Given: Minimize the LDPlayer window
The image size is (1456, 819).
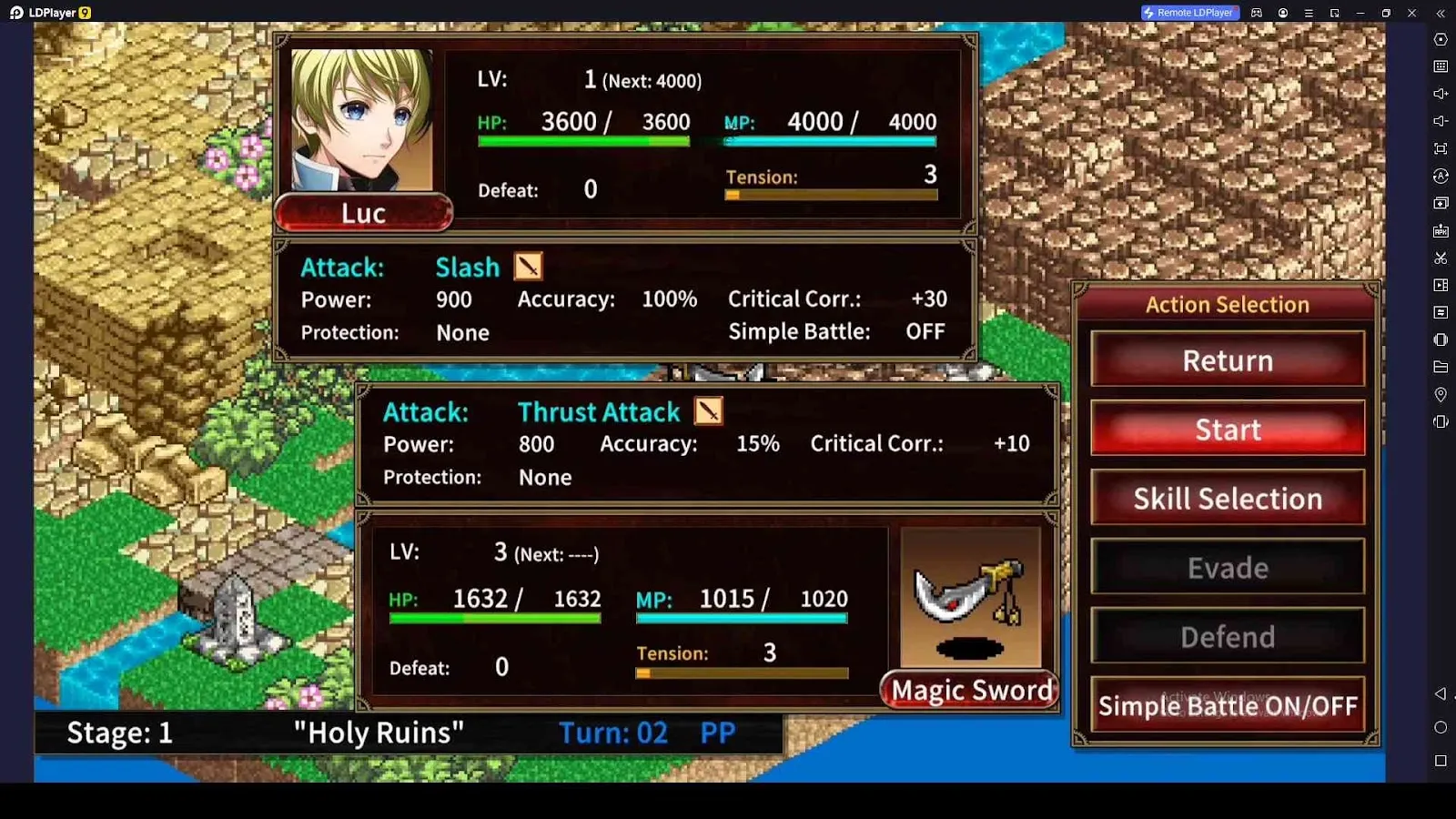Looking at the screenshot, I should (x=1360, y=13).
